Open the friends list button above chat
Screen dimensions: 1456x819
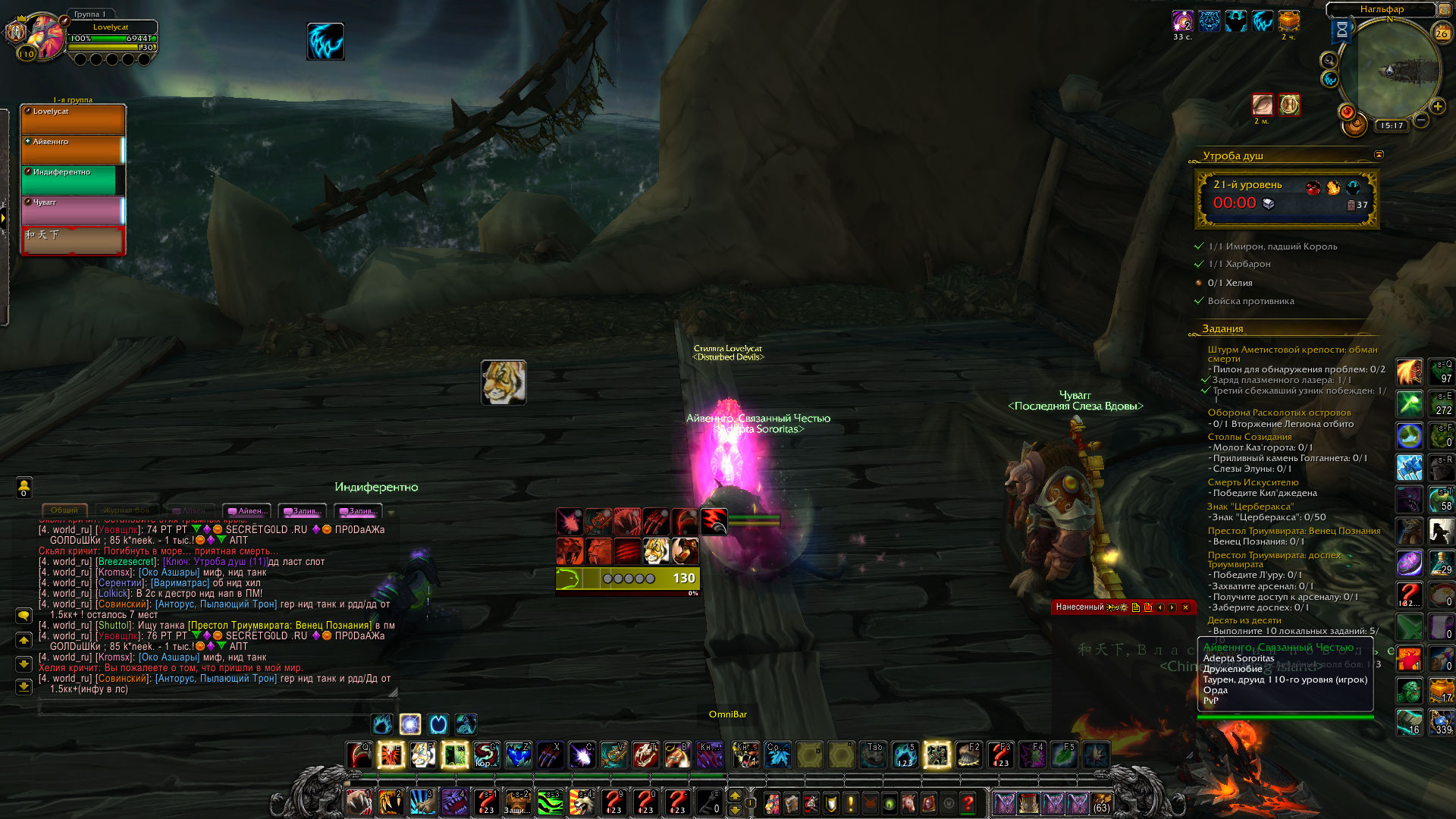coord(24,487)
